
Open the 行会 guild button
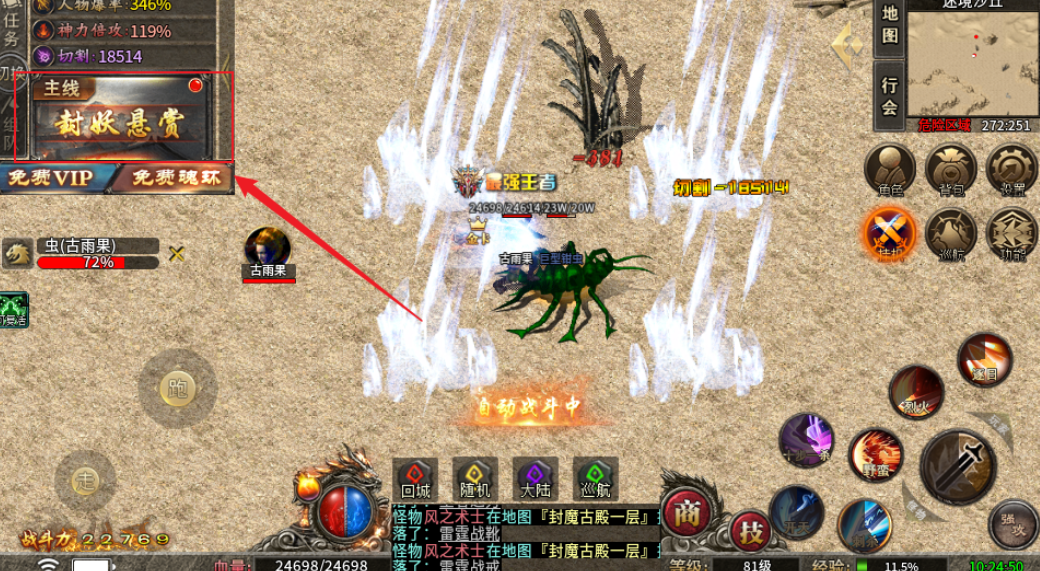(x=889, y=96)
